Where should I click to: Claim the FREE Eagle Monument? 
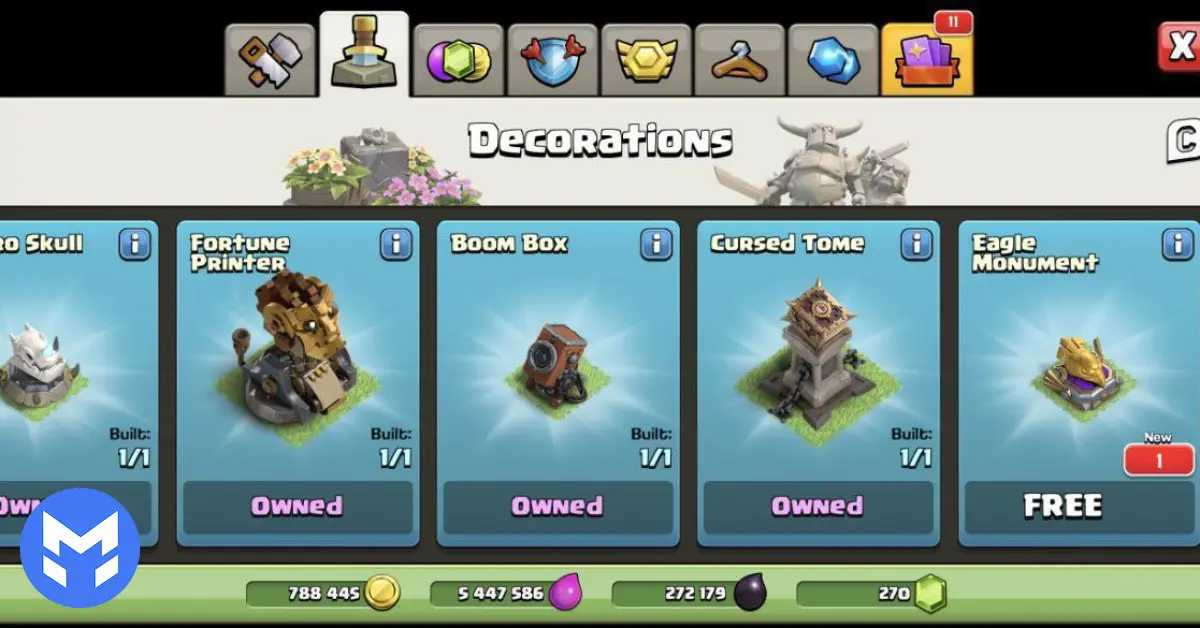click(1065, 507)
